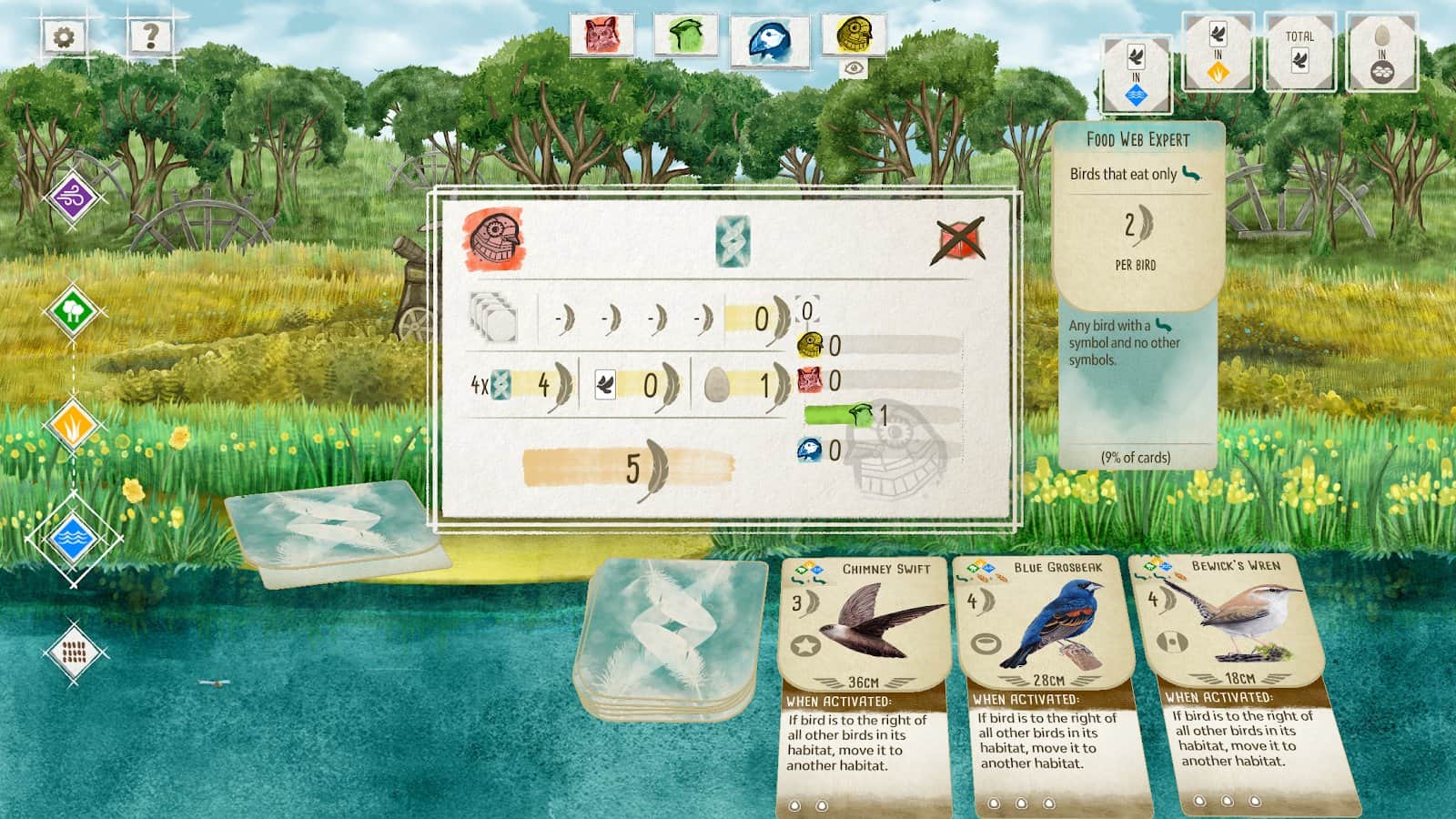This screenshot has width=1456, height=819.
Task: Toggle the eye view icon
Action: tap(854, 67)
